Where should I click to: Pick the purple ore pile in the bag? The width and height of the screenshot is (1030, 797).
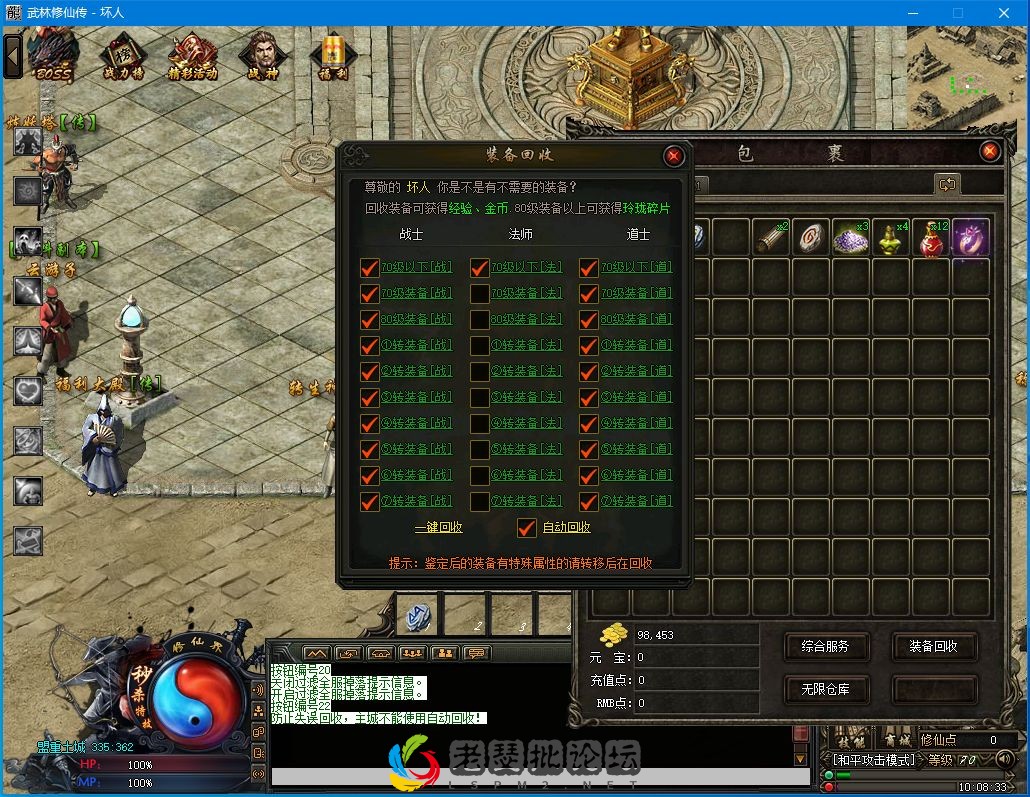click(x=851, y=239)
